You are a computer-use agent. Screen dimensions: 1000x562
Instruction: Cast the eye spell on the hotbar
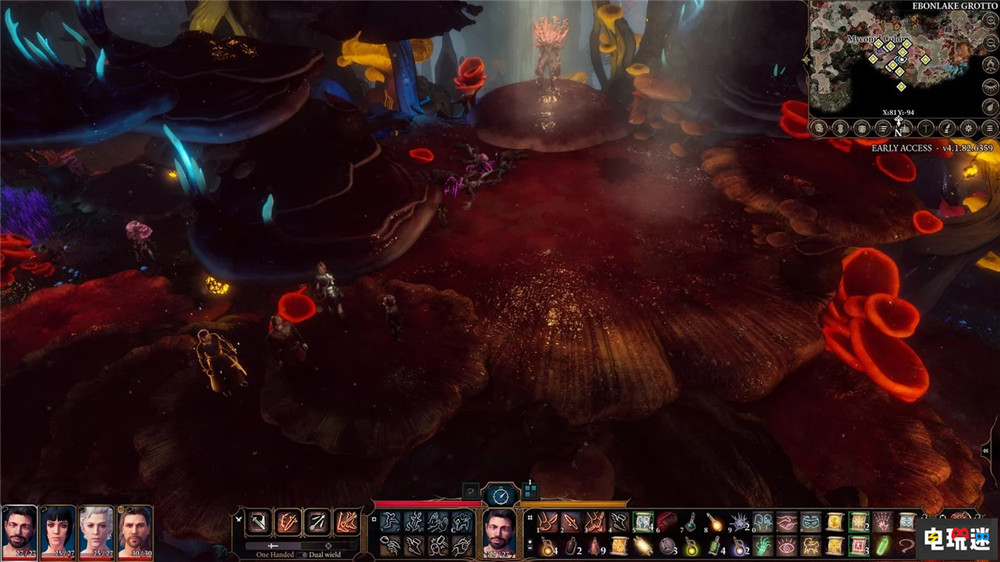tap(785, 546)
